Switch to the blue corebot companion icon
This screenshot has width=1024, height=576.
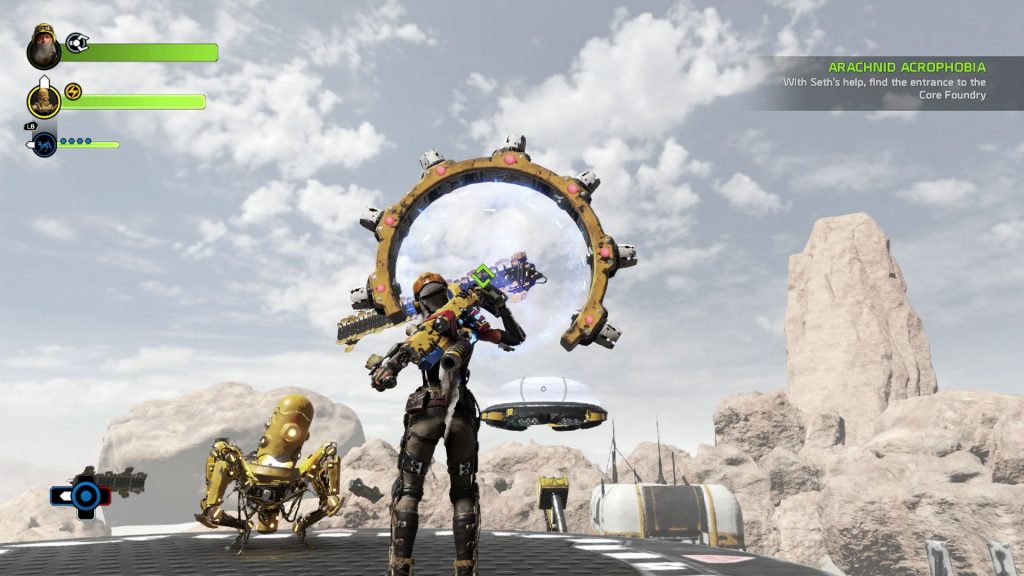(x=44, y=145)
